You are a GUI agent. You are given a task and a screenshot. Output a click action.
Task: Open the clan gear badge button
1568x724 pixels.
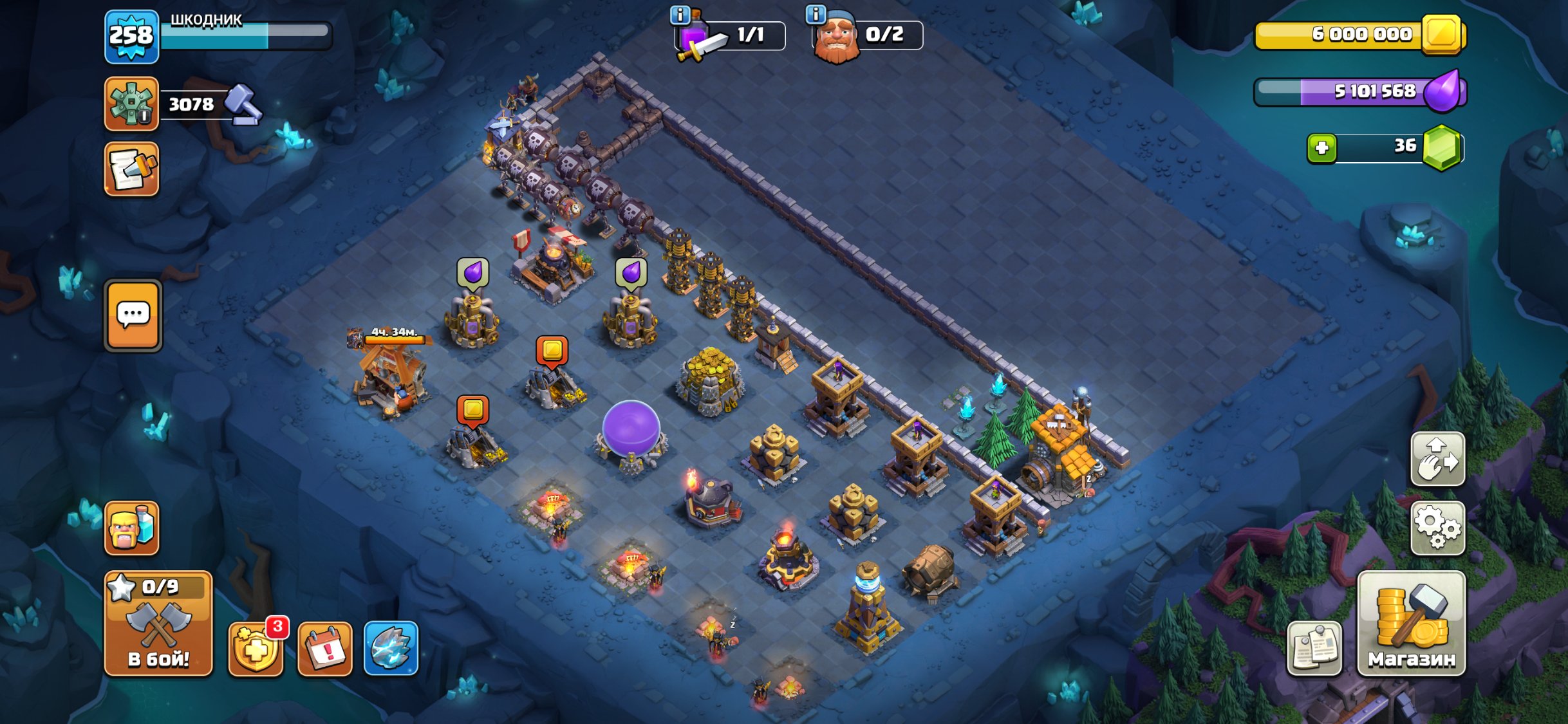point(131,104)
